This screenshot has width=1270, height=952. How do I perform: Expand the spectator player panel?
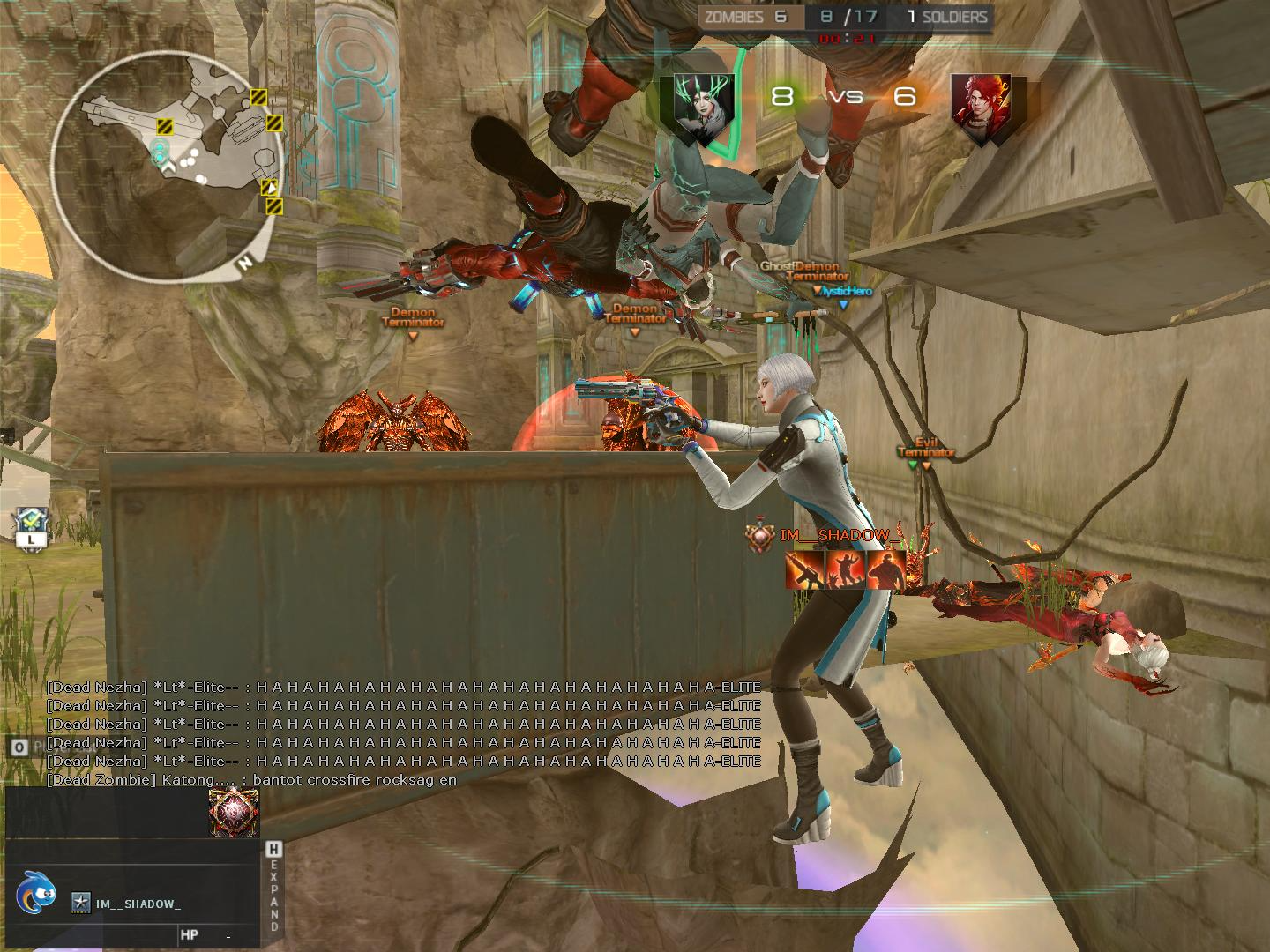274,888
